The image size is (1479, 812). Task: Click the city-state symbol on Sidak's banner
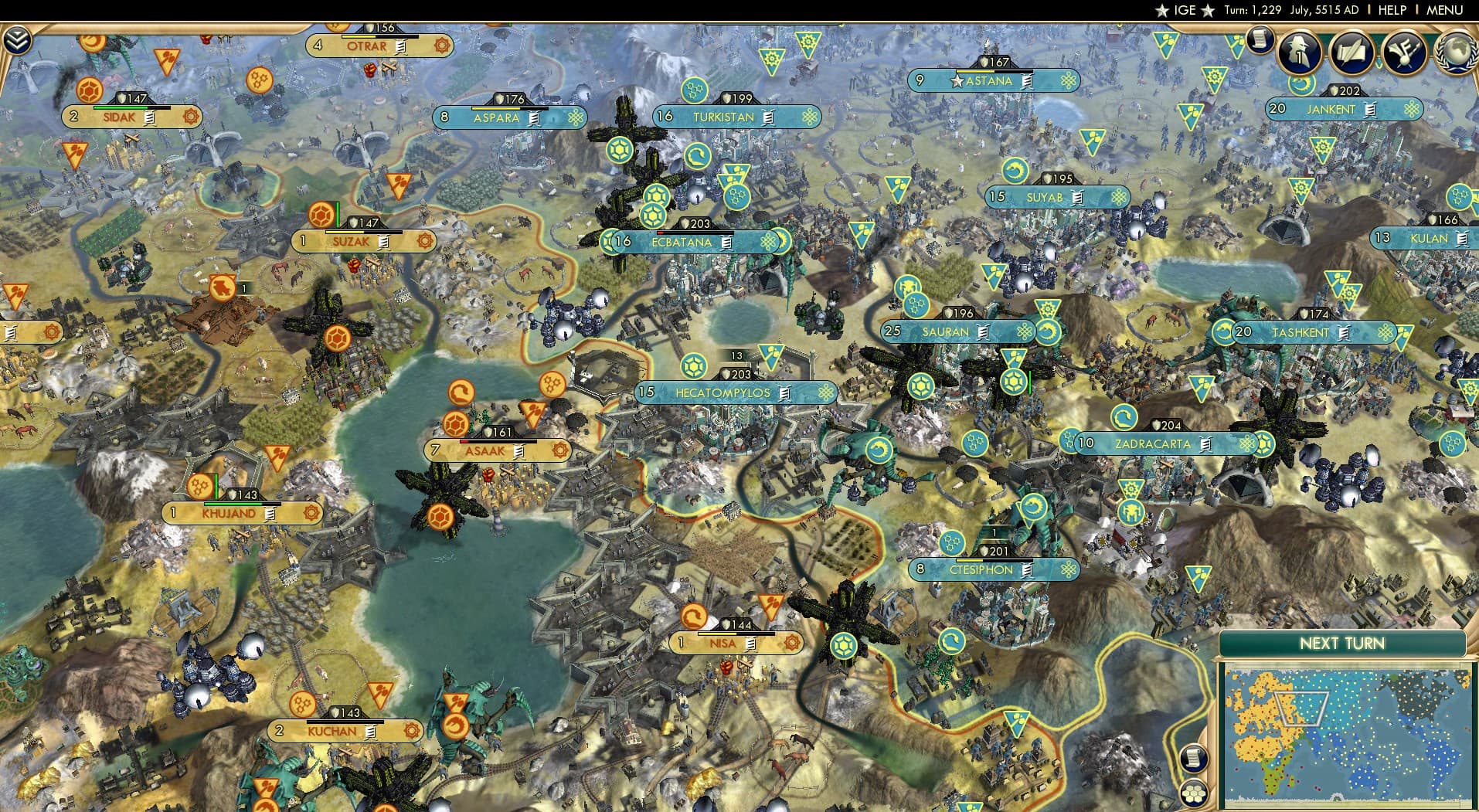tap(189, 117)
